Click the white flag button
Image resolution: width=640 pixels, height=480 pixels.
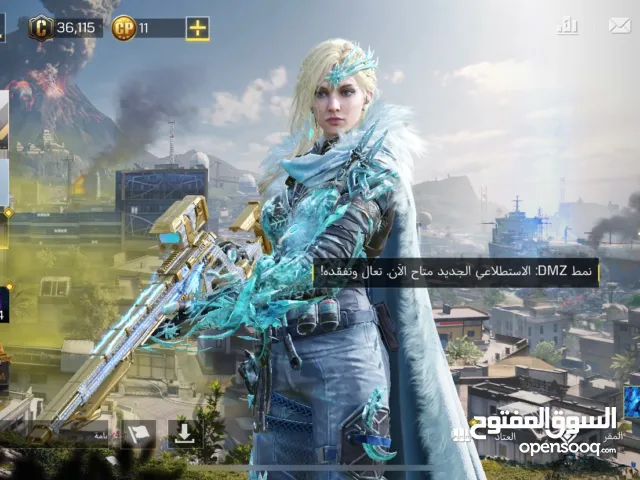[137, 434]
